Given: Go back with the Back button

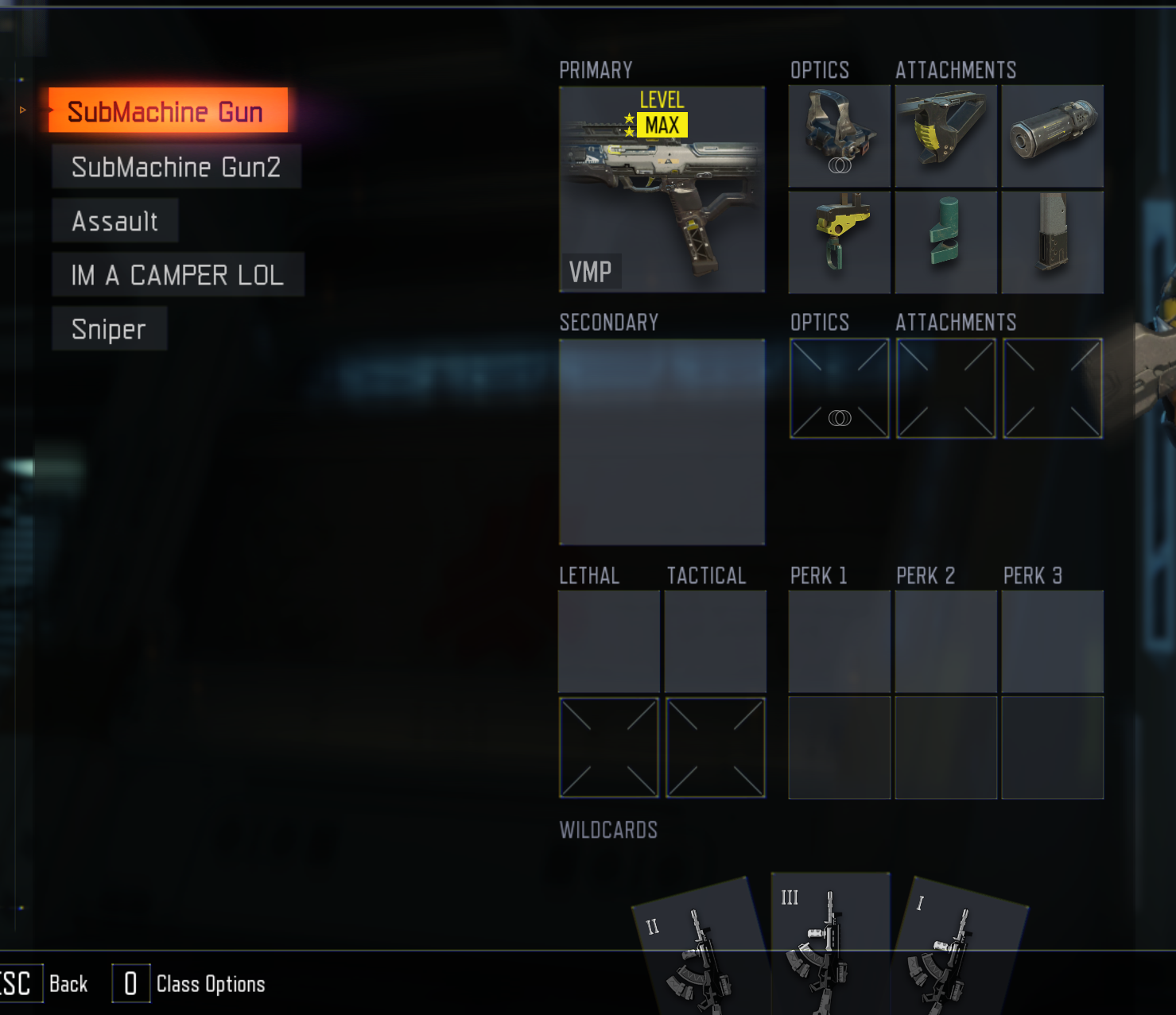Looking at the screenshot, I should 68,984.
